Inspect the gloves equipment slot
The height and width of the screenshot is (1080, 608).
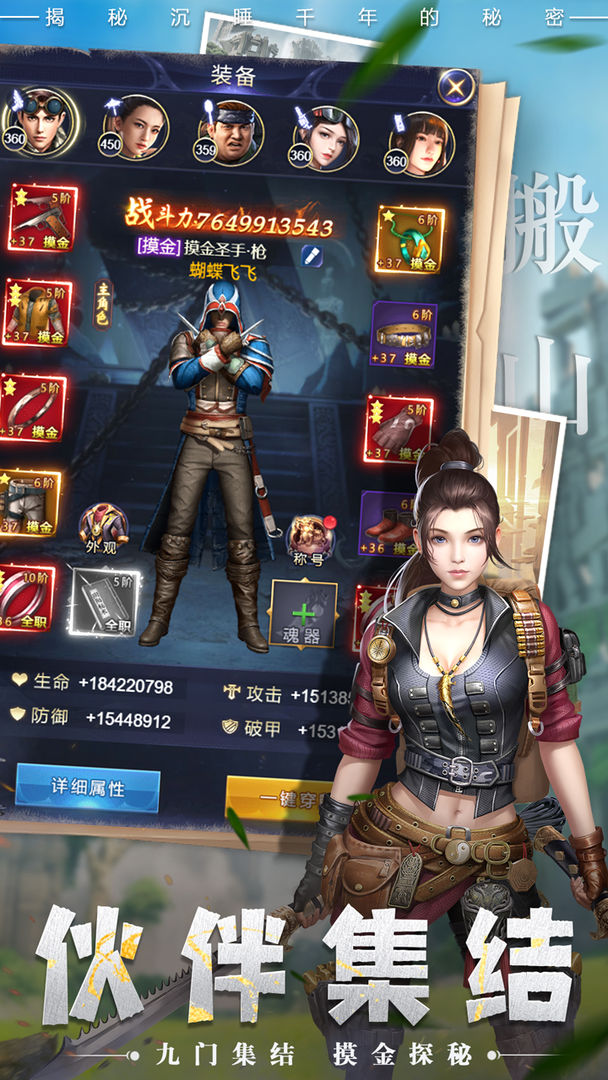[398, 428]
